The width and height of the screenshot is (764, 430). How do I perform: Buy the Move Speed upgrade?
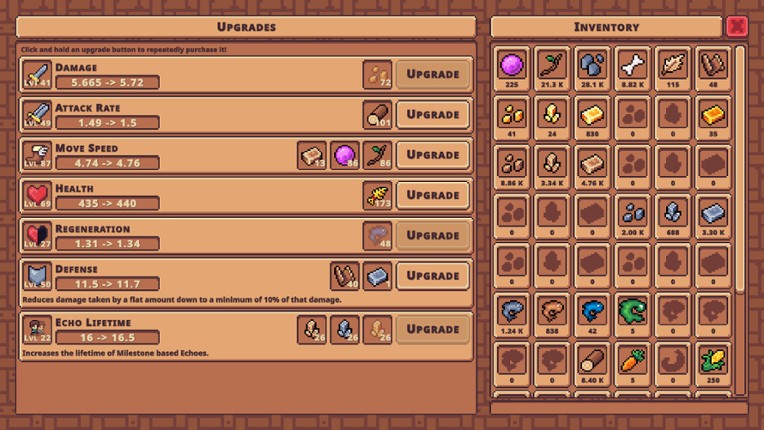pos(433,155)
